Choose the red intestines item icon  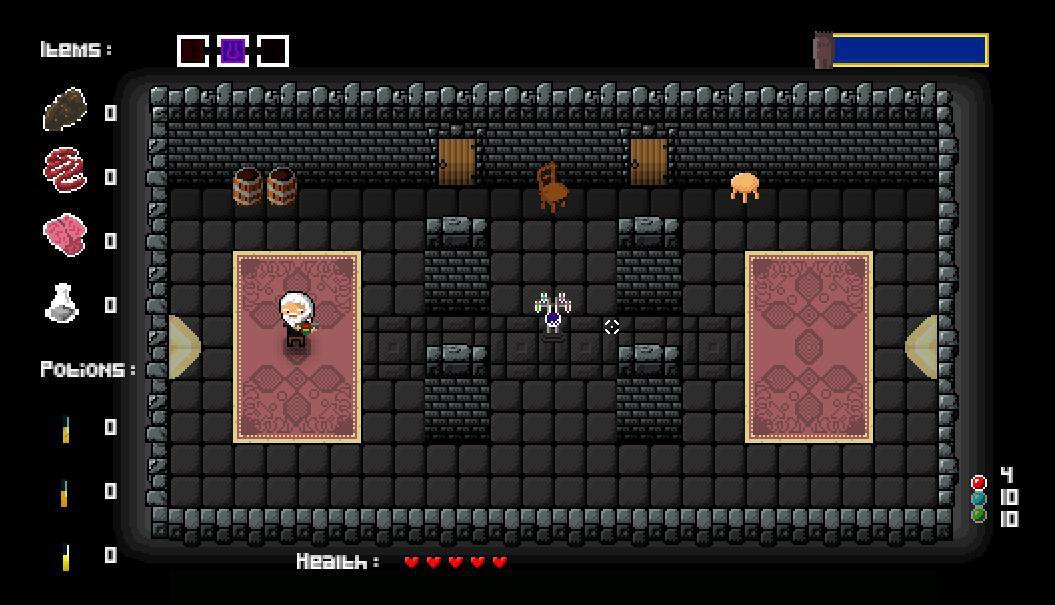click(65, 170)
